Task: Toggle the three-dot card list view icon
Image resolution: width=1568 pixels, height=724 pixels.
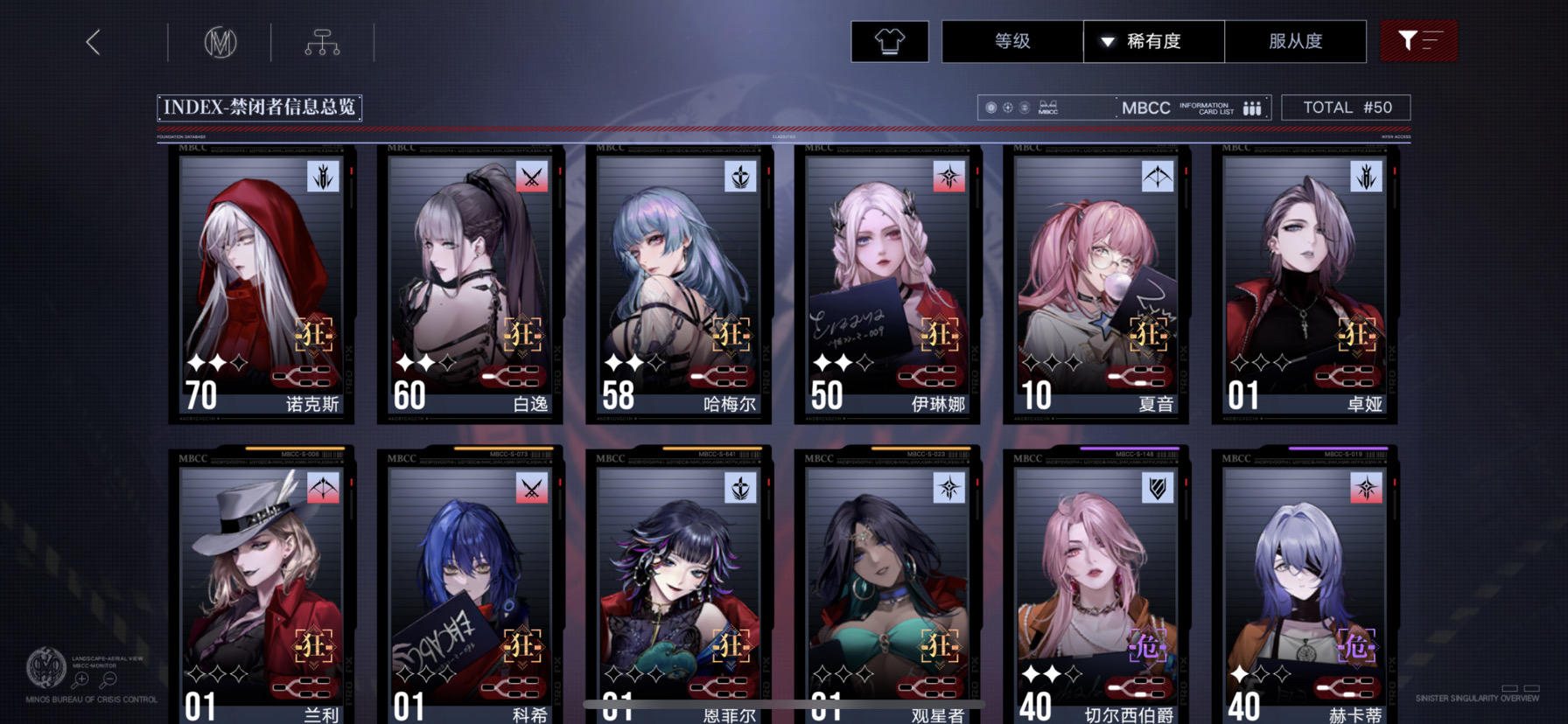Action: tap(1250, 107)
